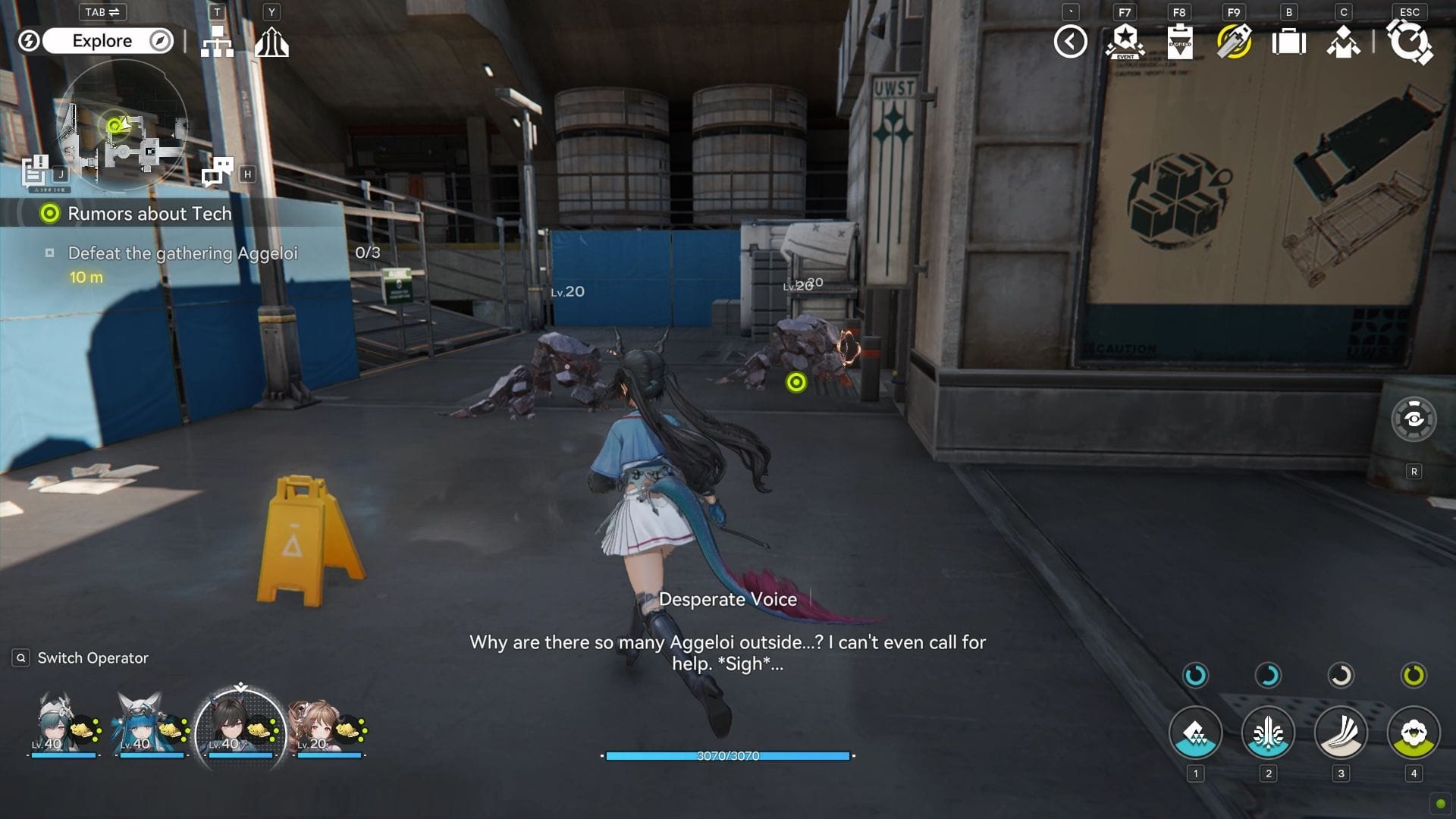This screenshot has width=1456, height=819.
Task: Switch to the blue-haired fox-eared operator
Action: coord(143,723)
